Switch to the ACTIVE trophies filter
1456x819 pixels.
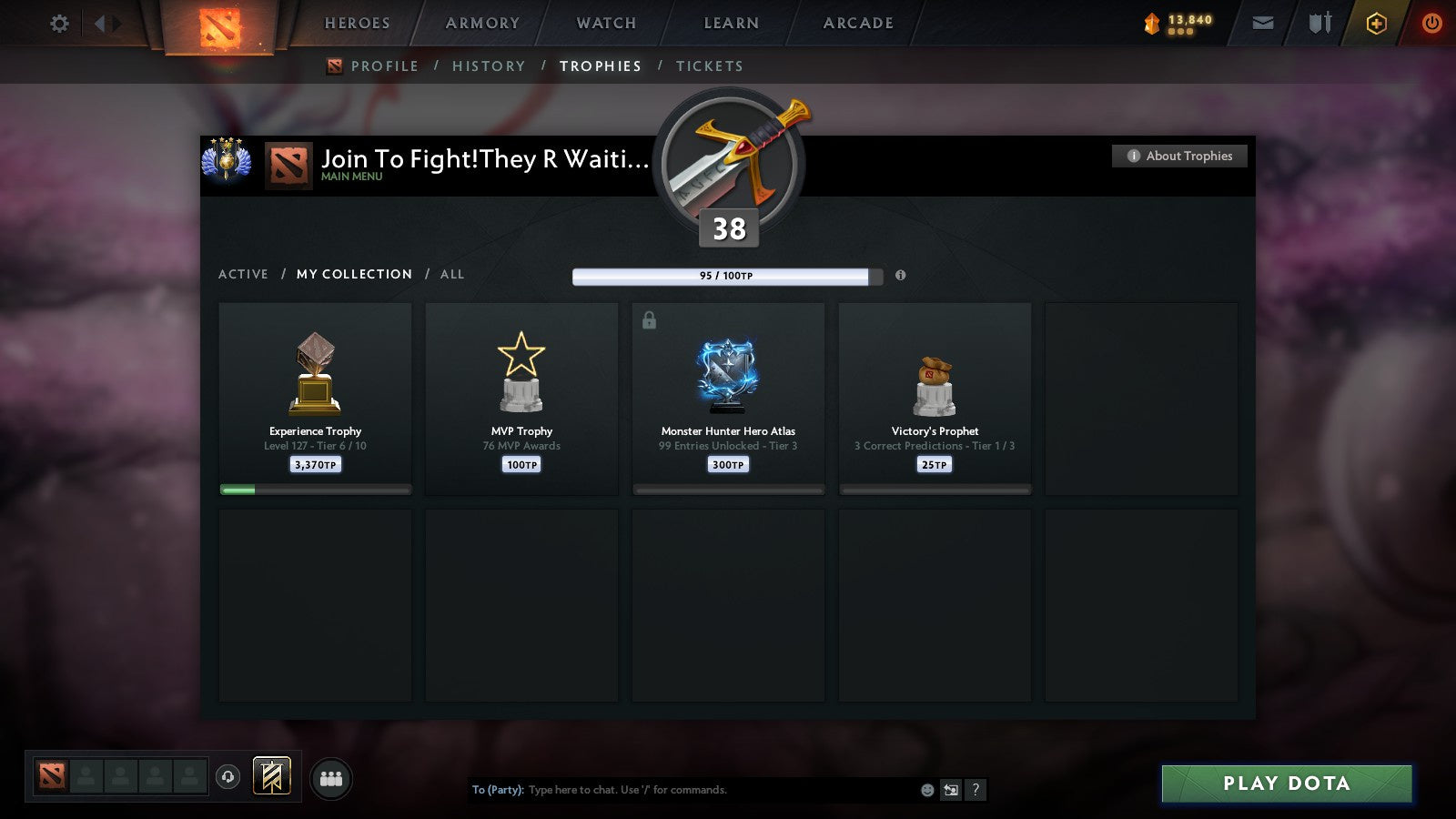(244, 274)
